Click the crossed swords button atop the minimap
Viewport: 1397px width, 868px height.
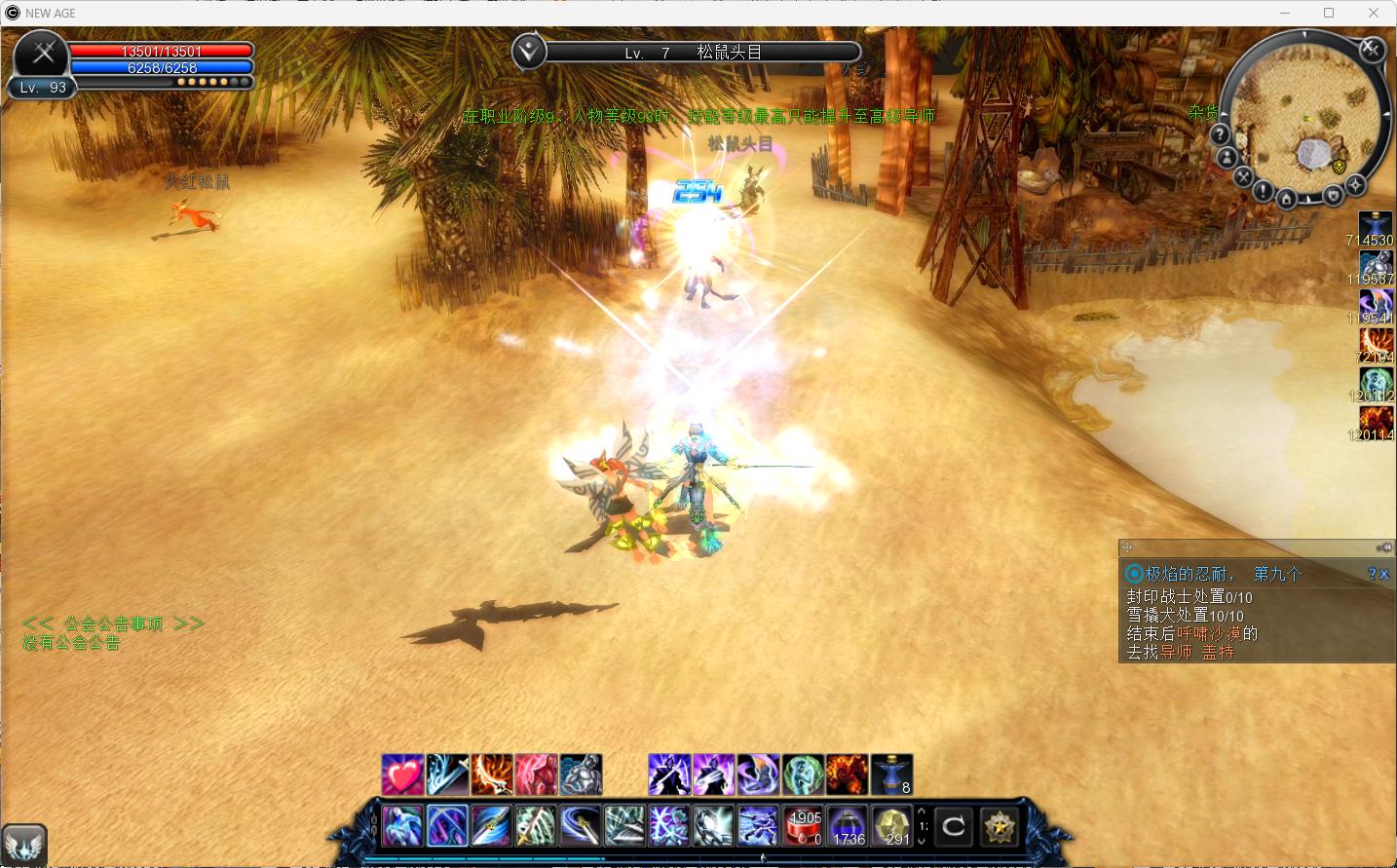point(1371,49)
